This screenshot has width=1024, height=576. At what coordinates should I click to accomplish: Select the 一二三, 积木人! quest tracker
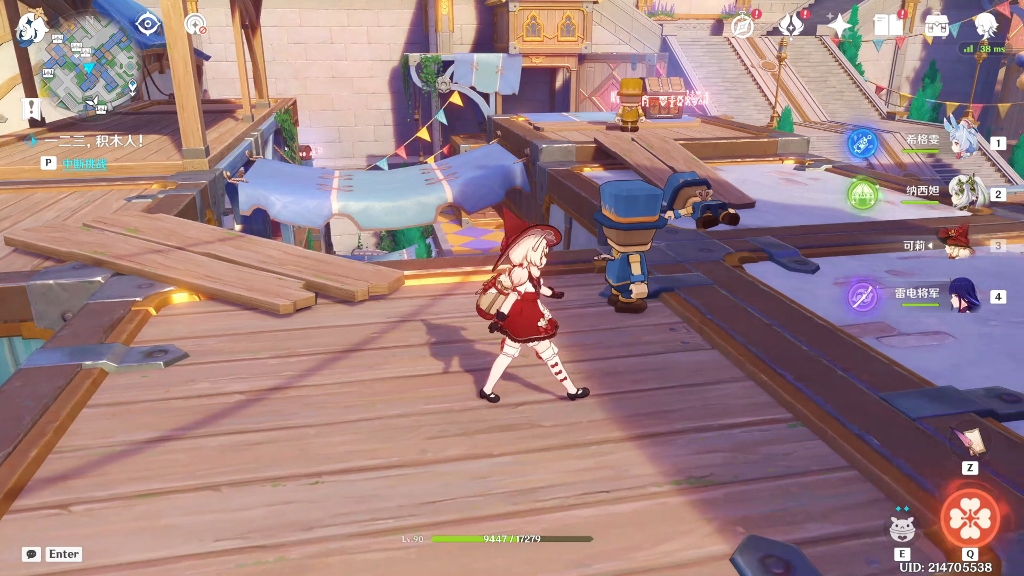[92, 141]
